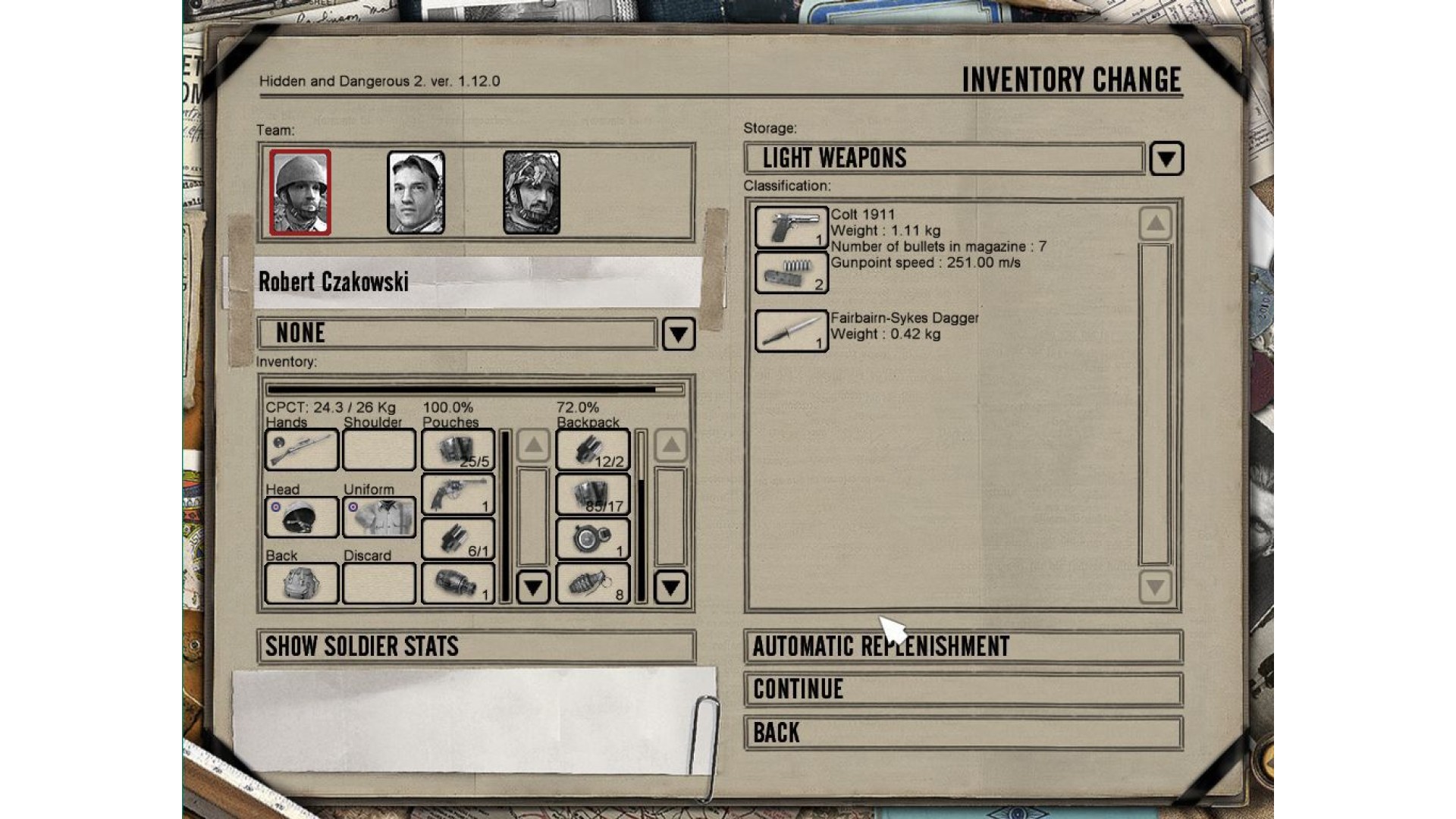This screenshot has height=819, width=1456.
Task: Select the pineapple grenades in the Backpack
Action: [x=592, y=583]
